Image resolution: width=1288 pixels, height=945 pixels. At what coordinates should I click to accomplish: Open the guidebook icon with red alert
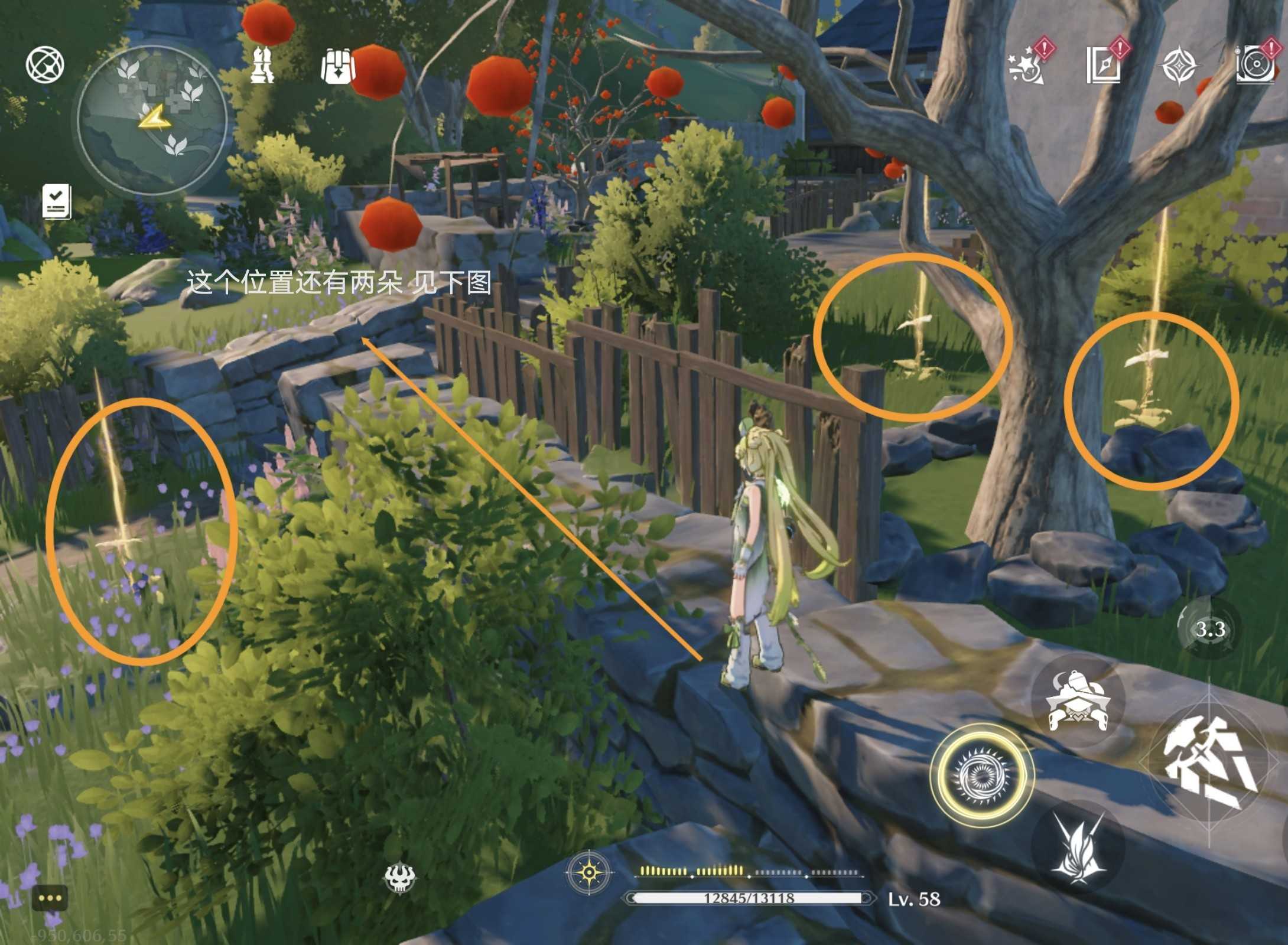(x=1104, y=65)
